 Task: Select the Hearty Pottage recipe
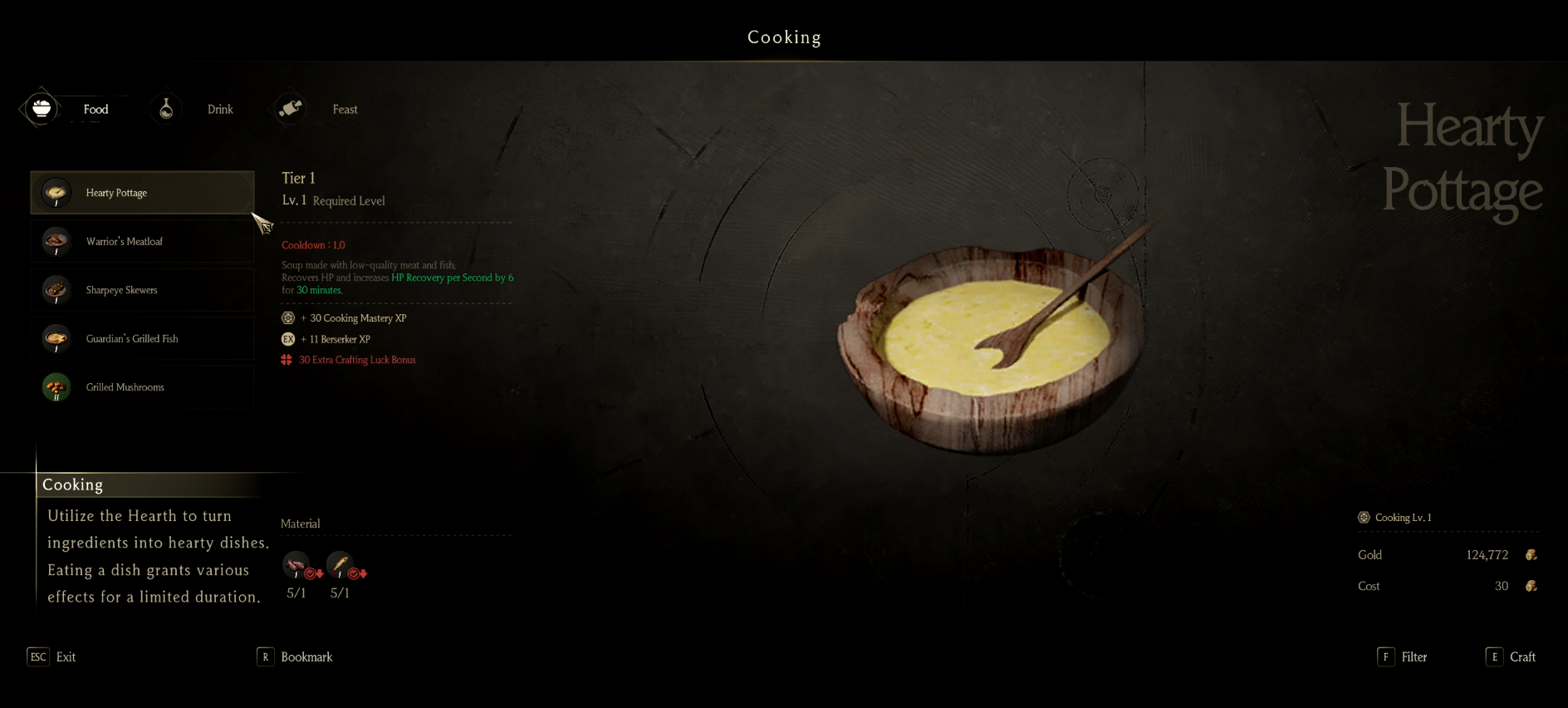[x=142, y=193]
